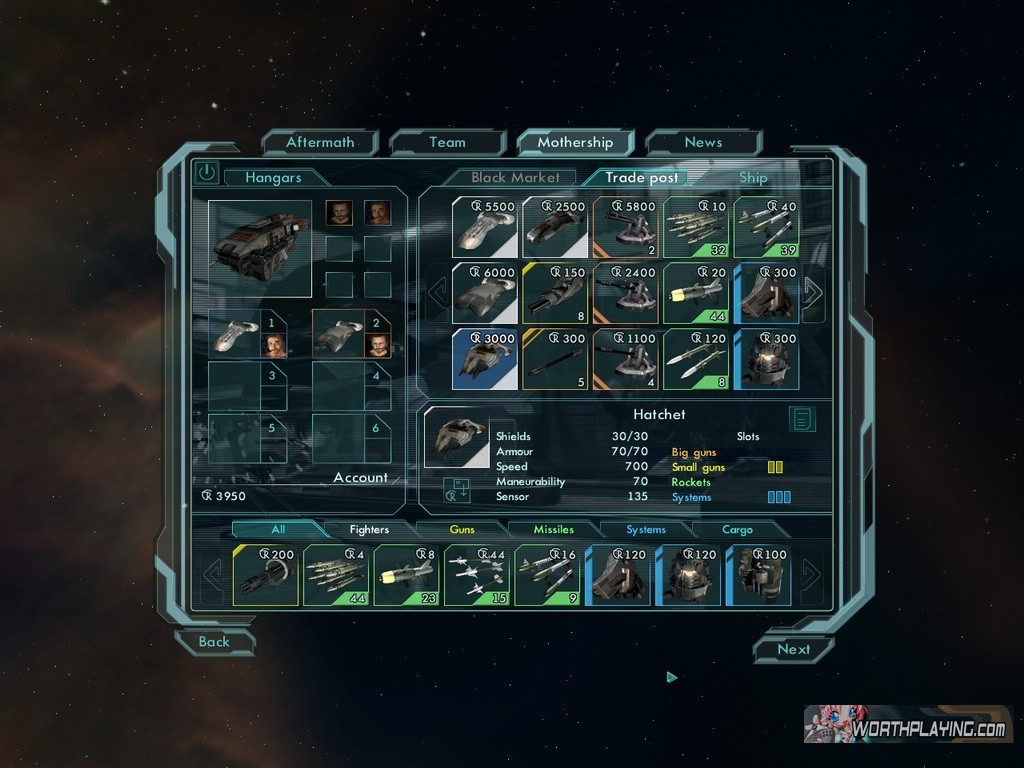Show next page of trade post items
This screenshot has height=768, width=1024.
pos(812,293)
